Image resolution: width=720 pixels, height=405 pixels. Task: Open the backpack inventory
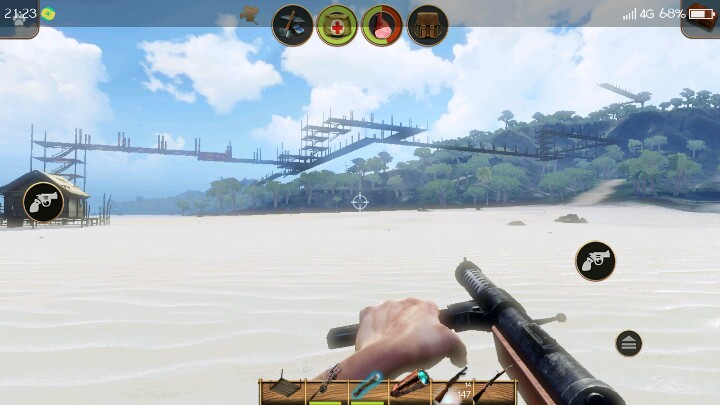coord(427,25)
